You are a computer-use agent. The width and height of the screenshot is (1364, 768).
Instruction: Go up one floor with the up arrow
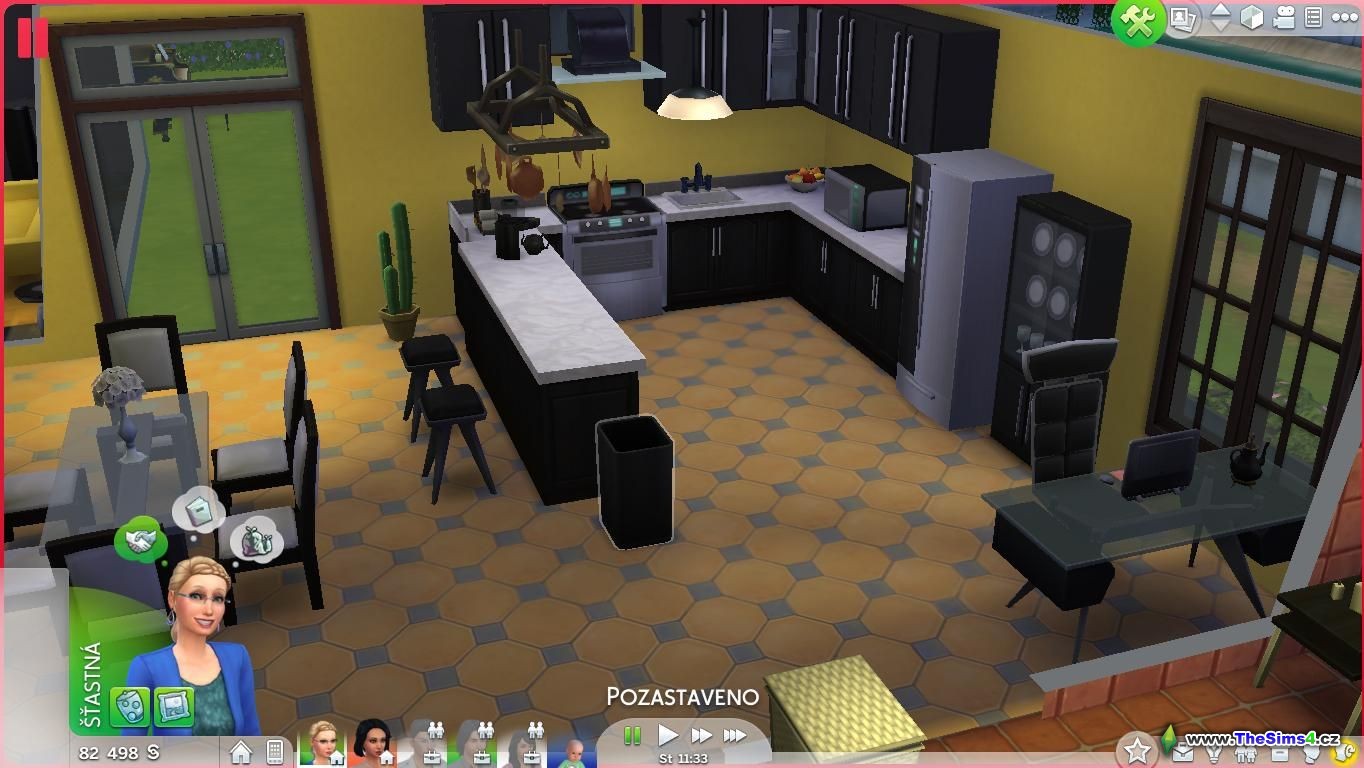1220,10
